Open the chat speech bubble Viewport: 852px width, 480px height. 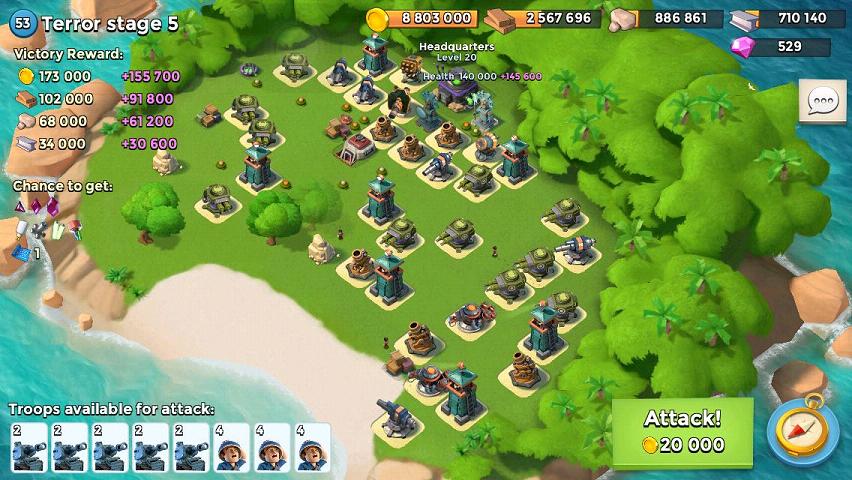822,101
